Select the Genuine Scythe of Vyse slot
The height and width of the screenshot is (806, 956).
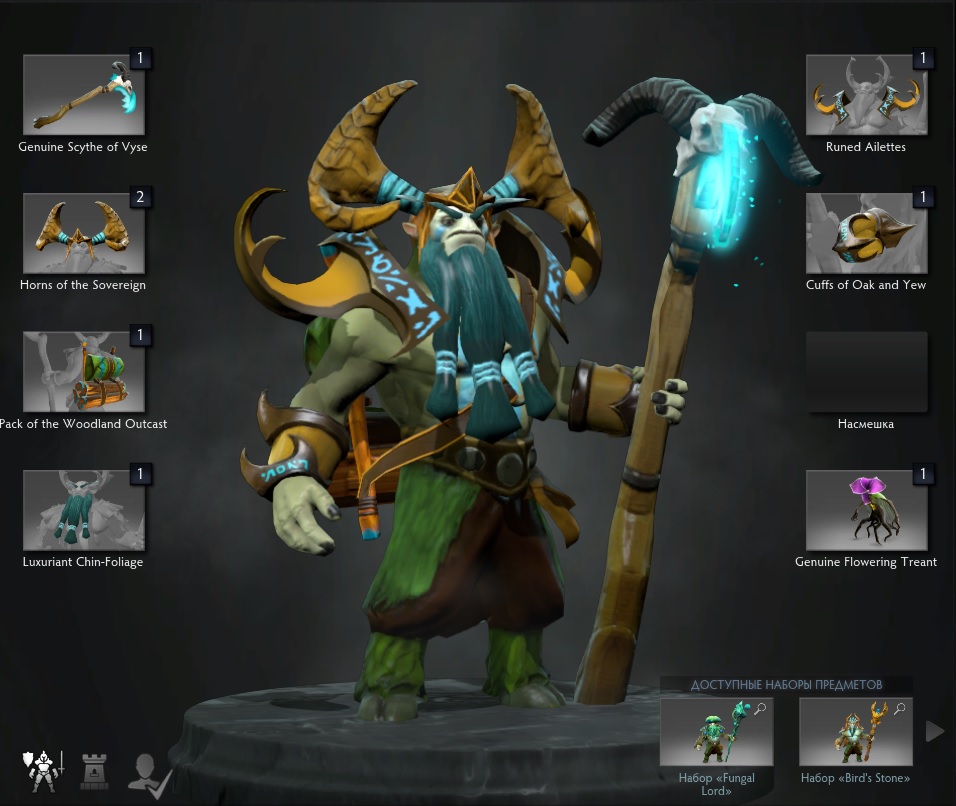(x=84, y=95)
